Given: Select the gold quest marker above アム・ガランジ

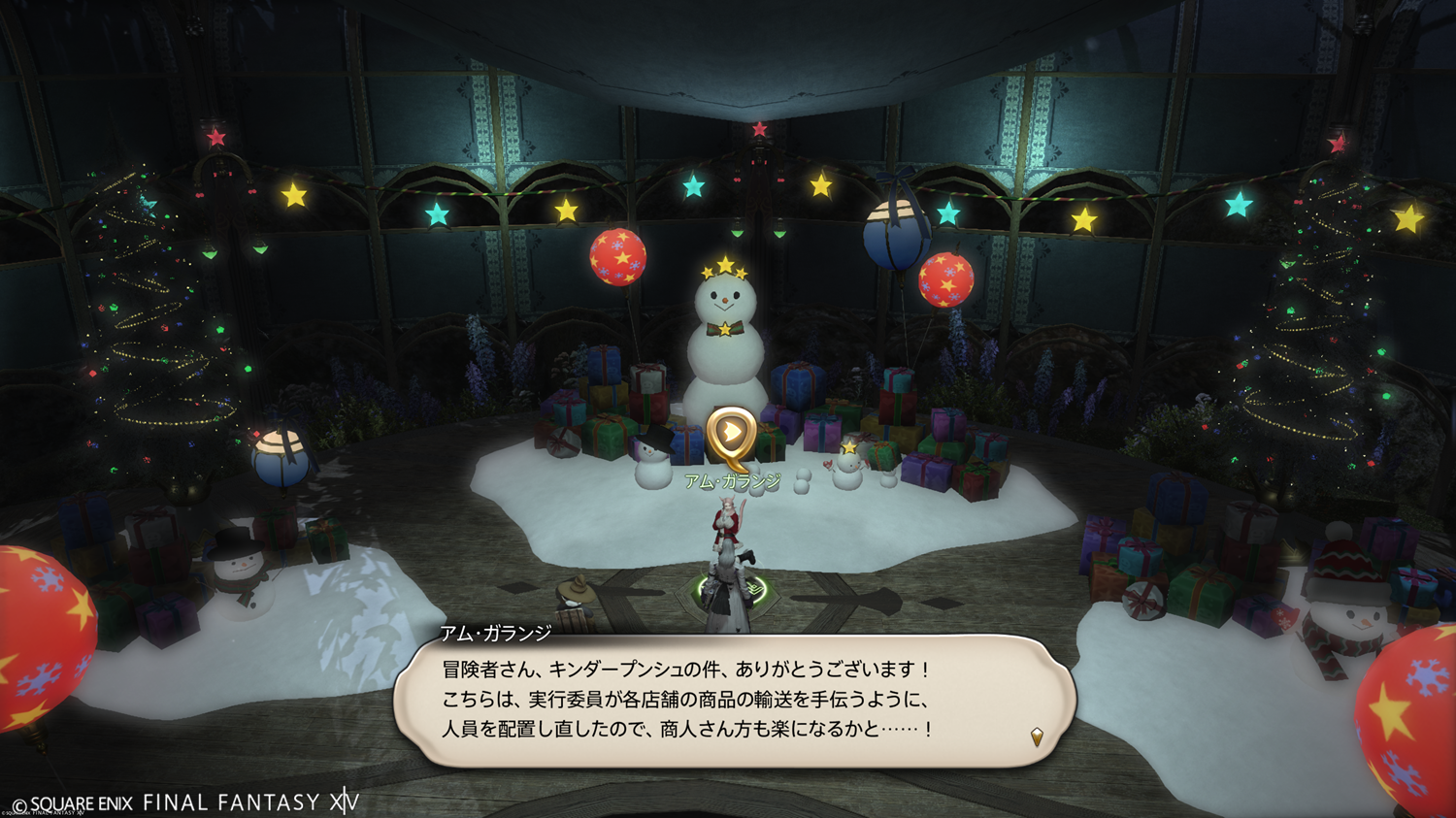Looking at the screenshot, I should [731, 434].
